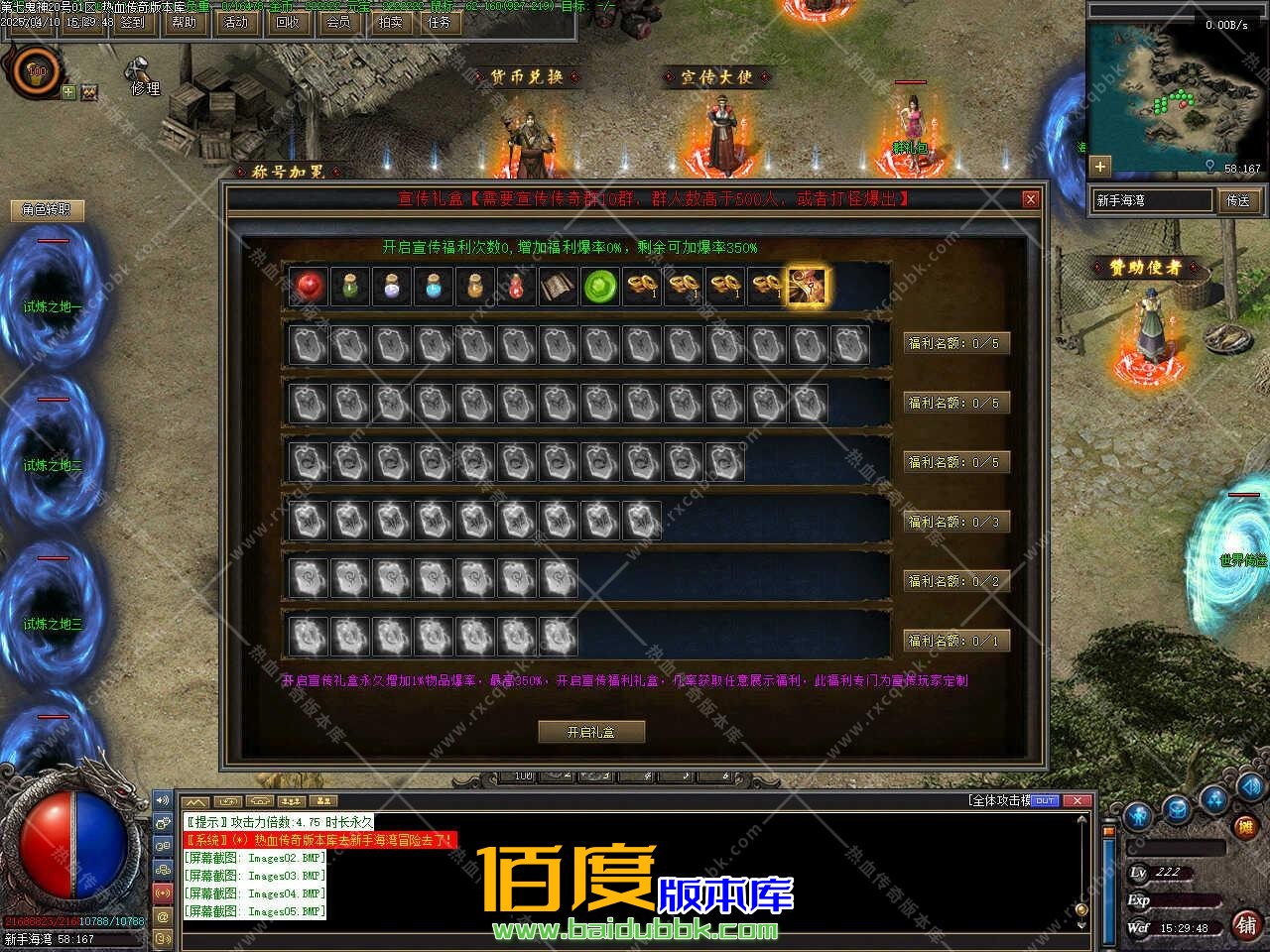The width and height of the screenshot is (1270, 952).
Task: Click the red broadcast icon beside the chat log
Action: coord(163,892)
